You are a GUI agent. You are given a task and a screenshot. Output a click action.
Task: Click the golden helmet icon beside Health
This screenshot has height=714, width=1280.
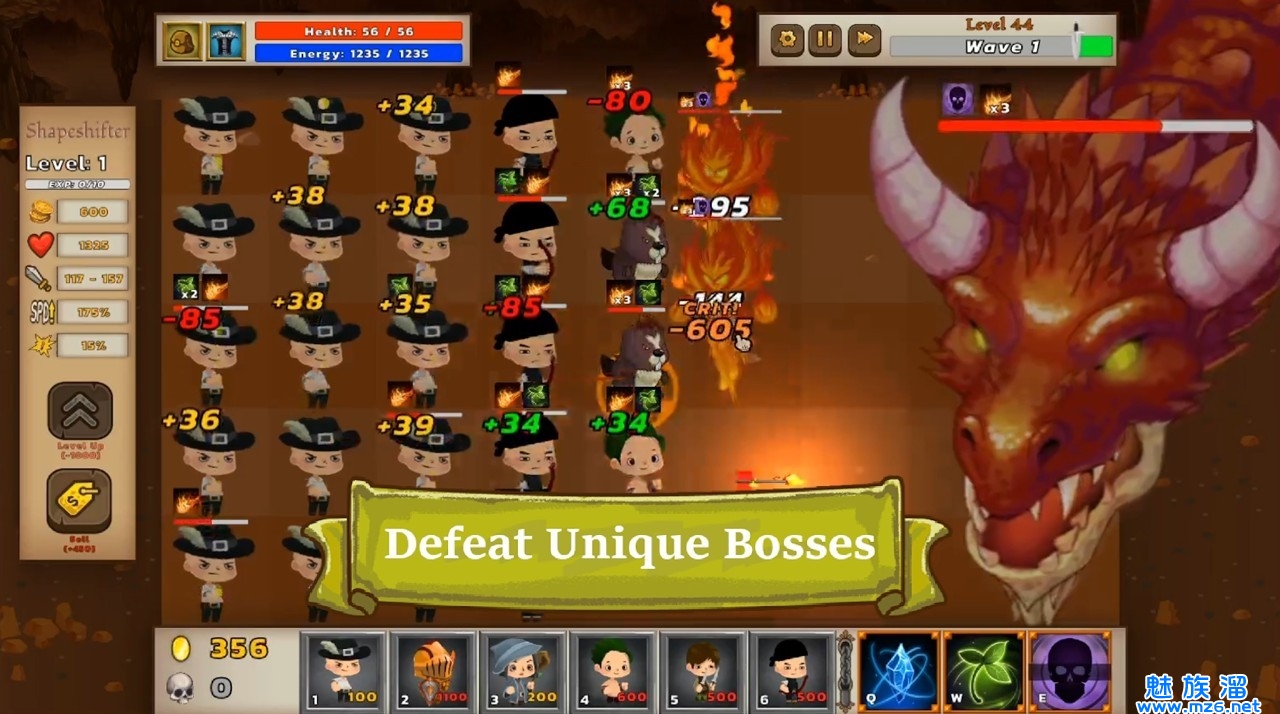tap(183, 41)
